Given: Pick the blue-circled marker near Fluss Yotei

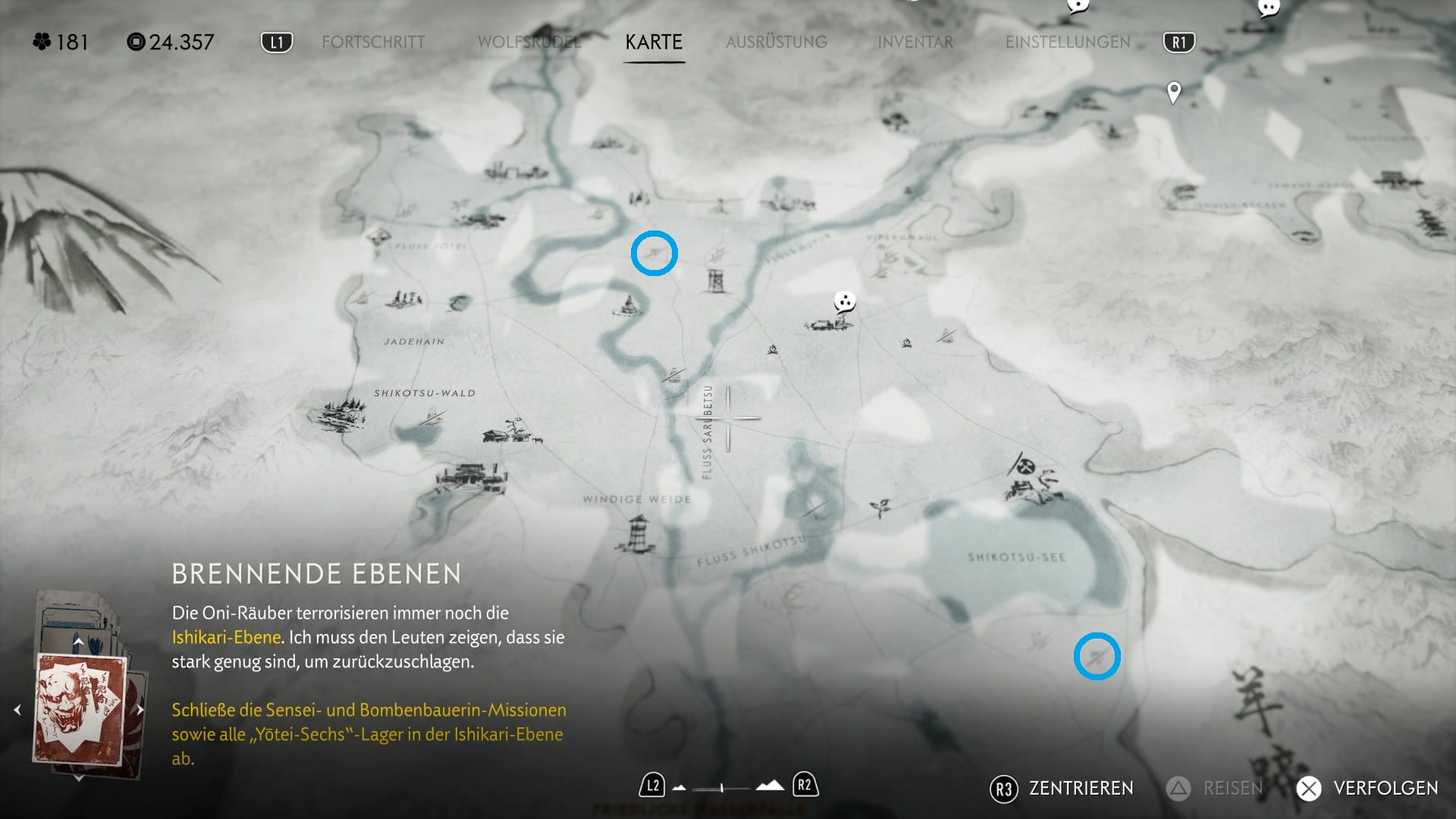Looking at the screenshot, I should 654,253.
